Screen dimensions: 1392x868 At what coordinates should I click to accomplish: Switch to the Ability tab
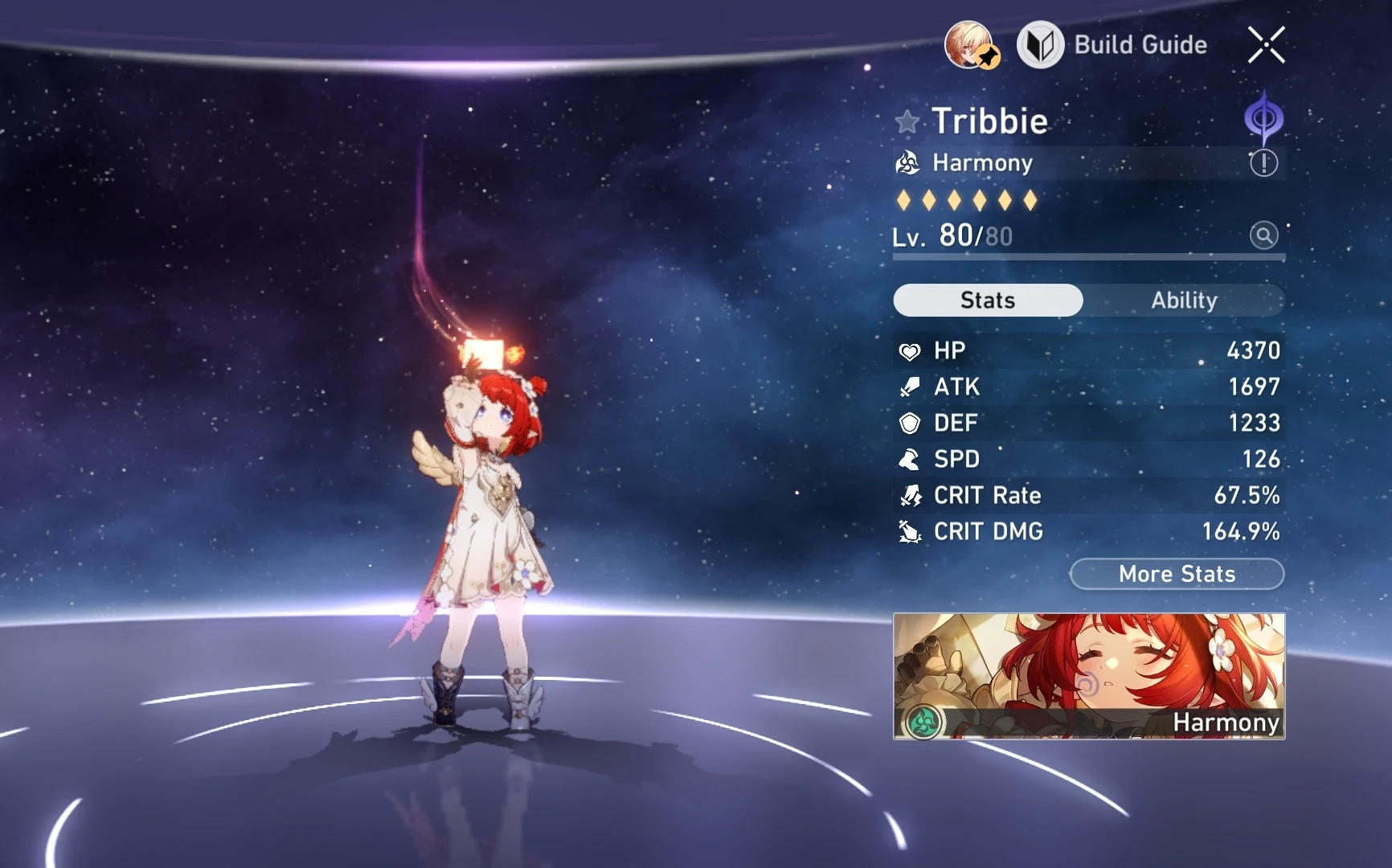1184,300
